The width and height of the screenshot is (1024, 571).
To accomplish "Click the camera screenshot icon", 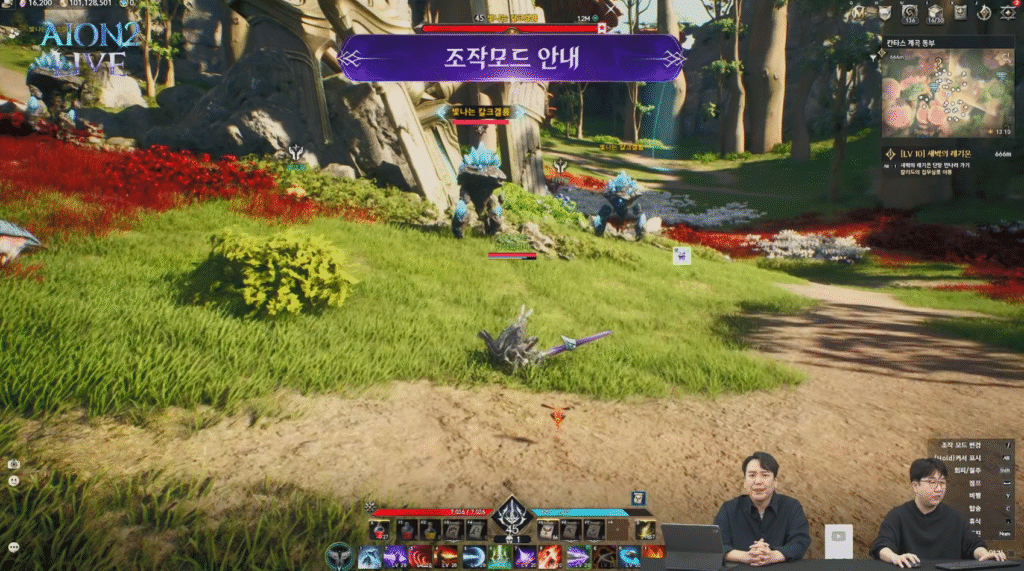I will 13,465.
